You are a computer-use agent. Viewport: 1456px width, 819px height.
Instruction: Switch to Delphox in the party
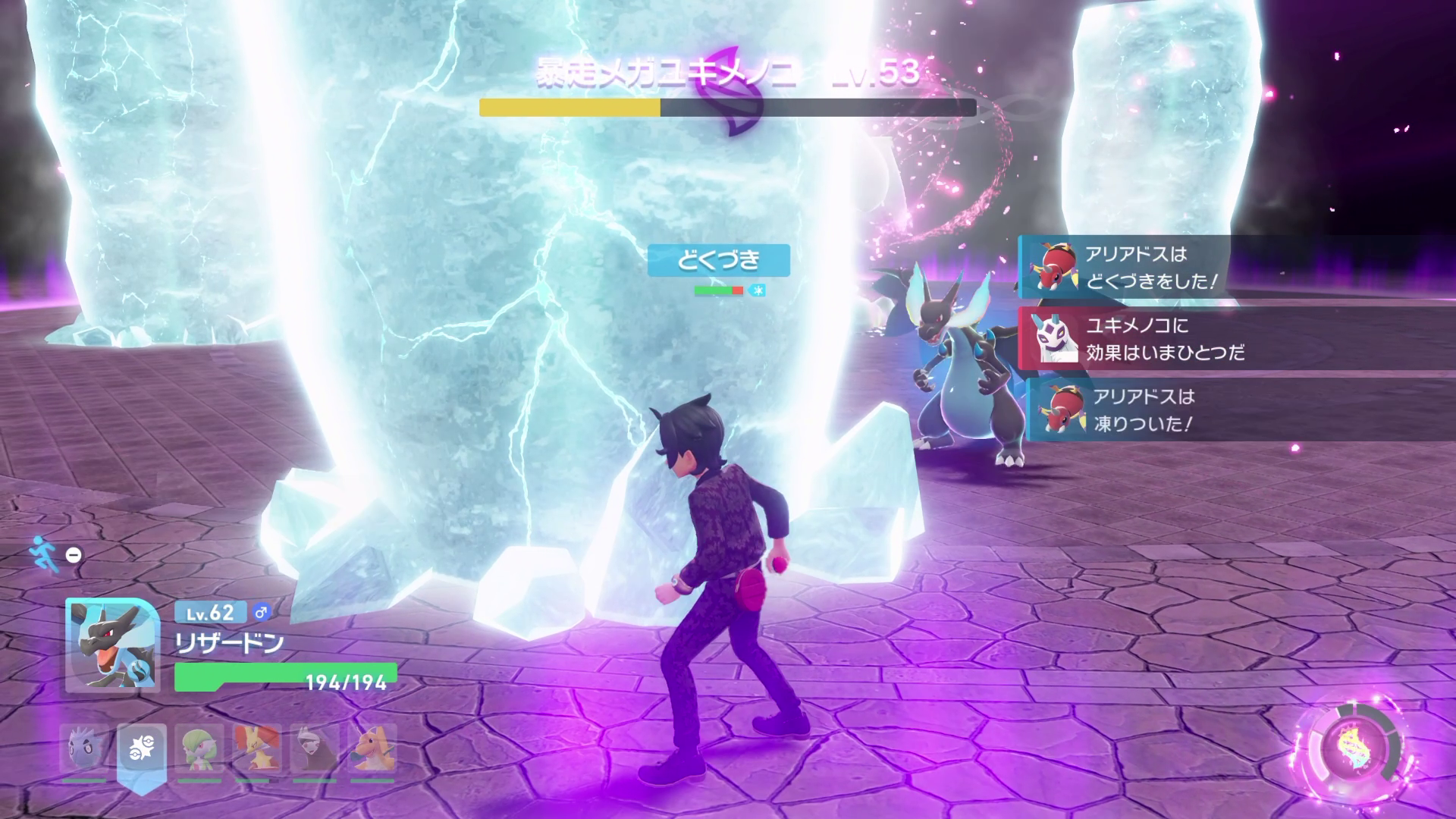pos(256,748)
